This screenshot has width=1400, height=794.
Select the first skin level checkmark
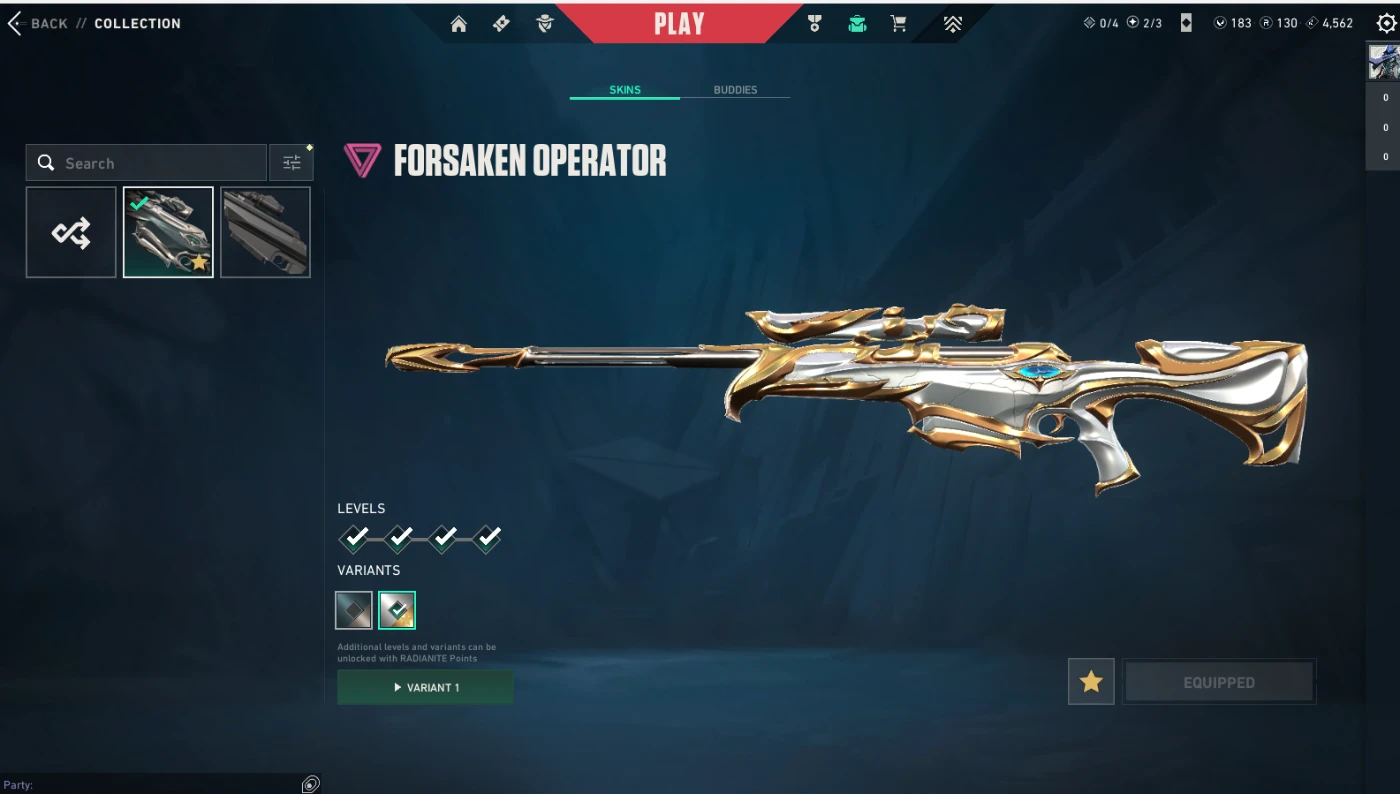(355, 539)
